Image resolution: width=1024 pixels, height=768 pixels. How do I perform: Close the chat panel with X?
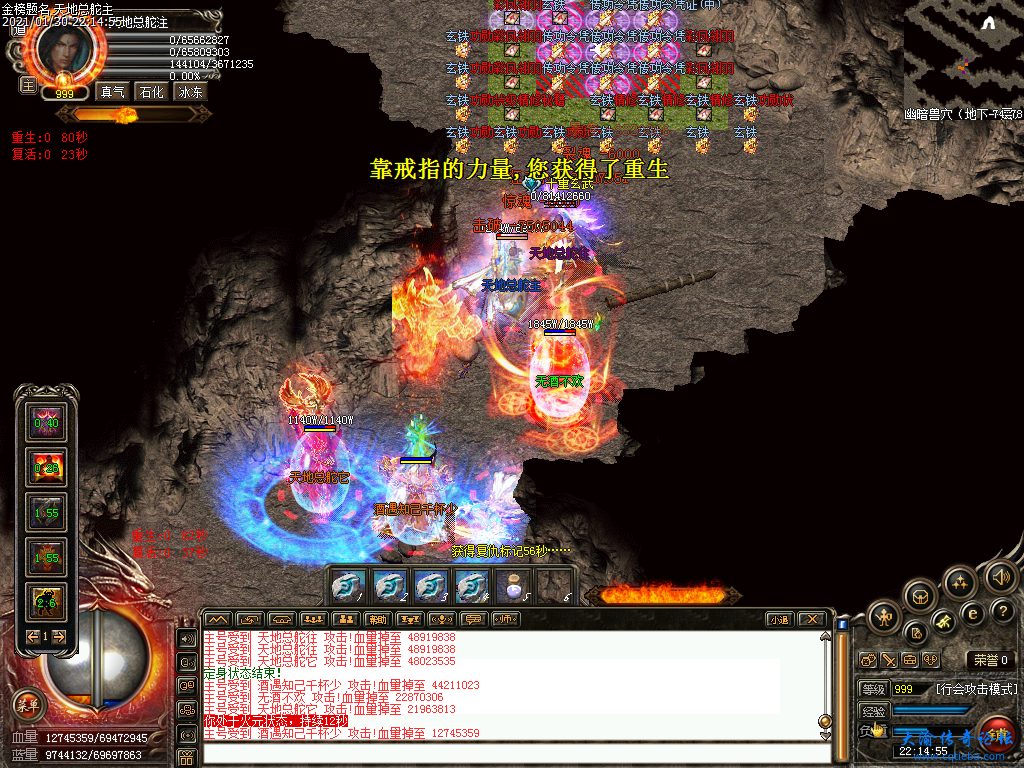[x=812, y=619]
